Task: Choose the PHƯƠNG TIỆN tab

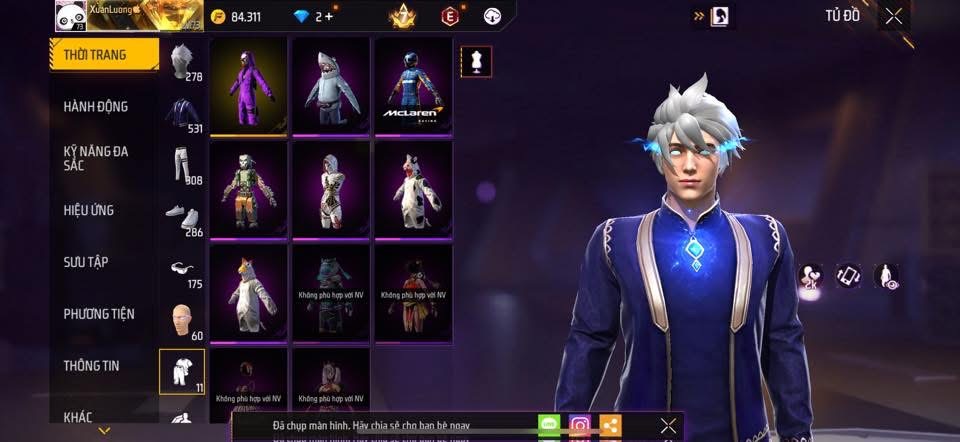Action: tap(99, 314)
